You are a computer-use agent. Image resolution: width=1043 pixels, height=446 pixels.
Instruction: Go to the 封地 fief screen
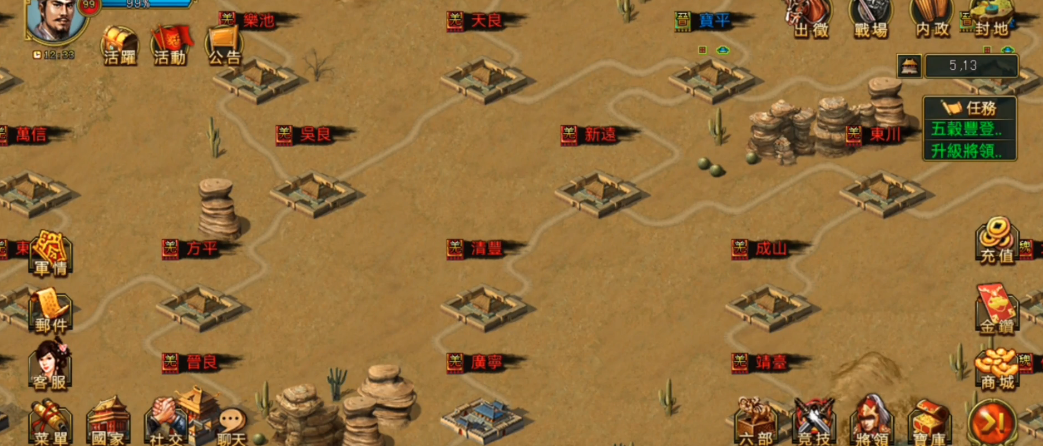988,18
